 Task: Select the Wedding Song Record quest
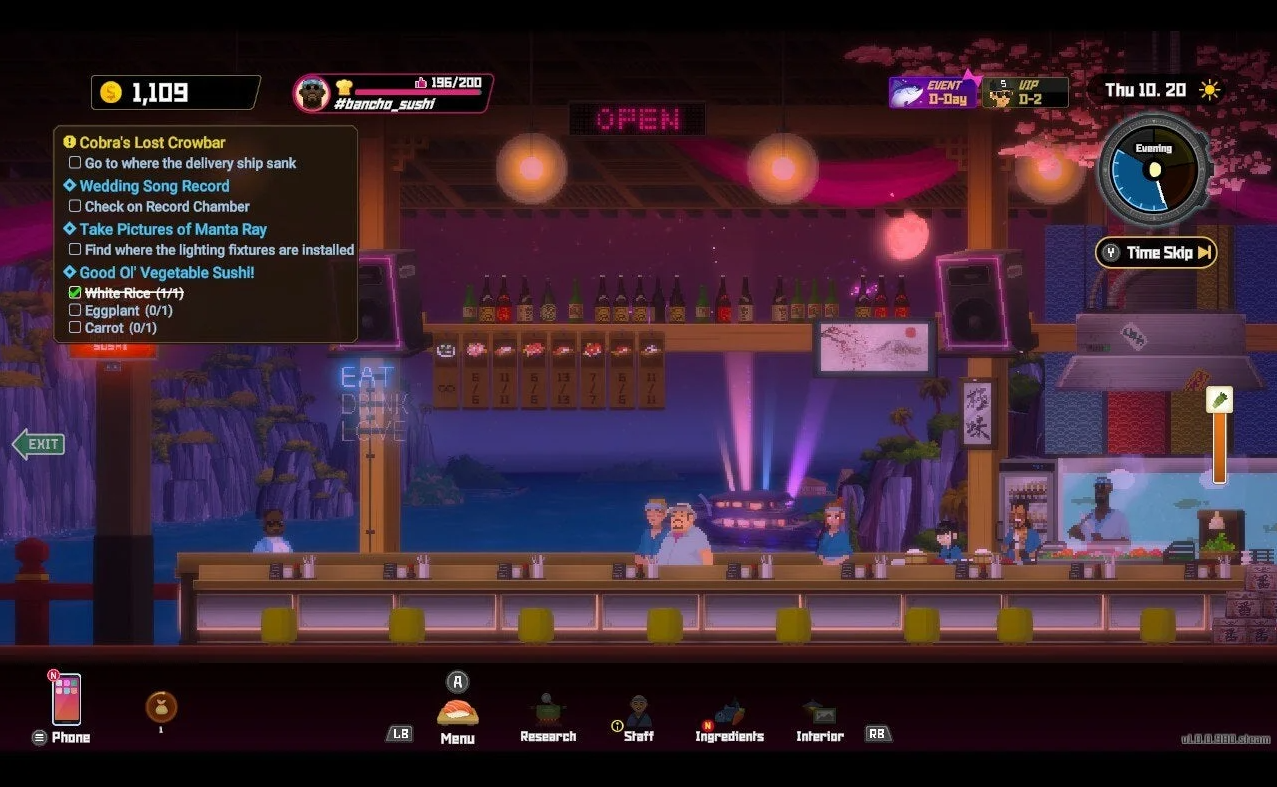[154, 186]
